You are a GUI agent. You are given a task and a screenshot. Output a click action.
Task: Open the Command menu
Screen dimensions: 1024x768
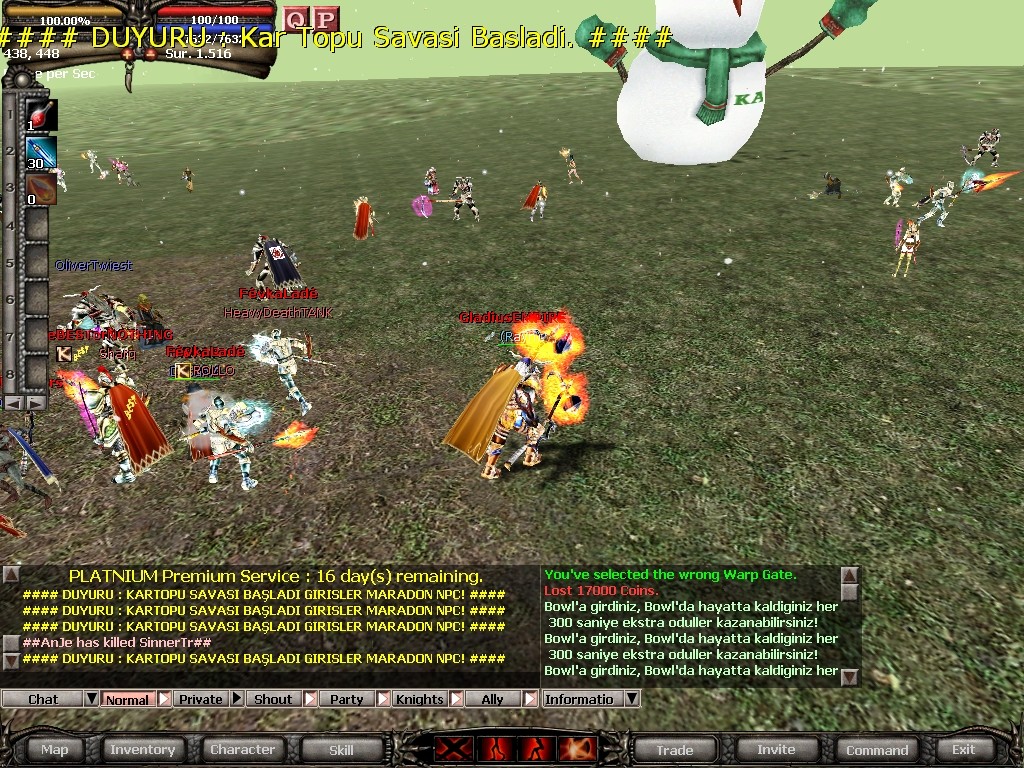click(x=877, y=749)
